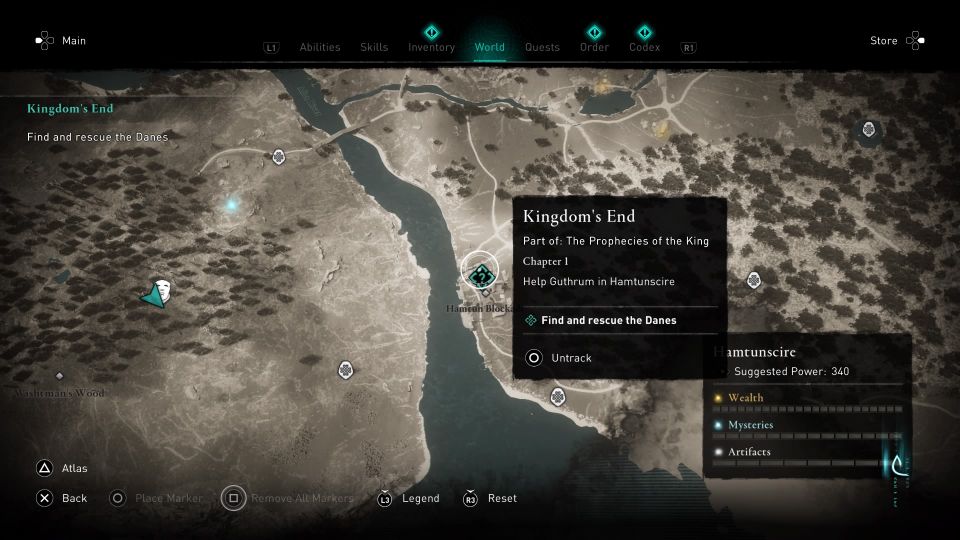Choose the Wealth progress row

806,398
